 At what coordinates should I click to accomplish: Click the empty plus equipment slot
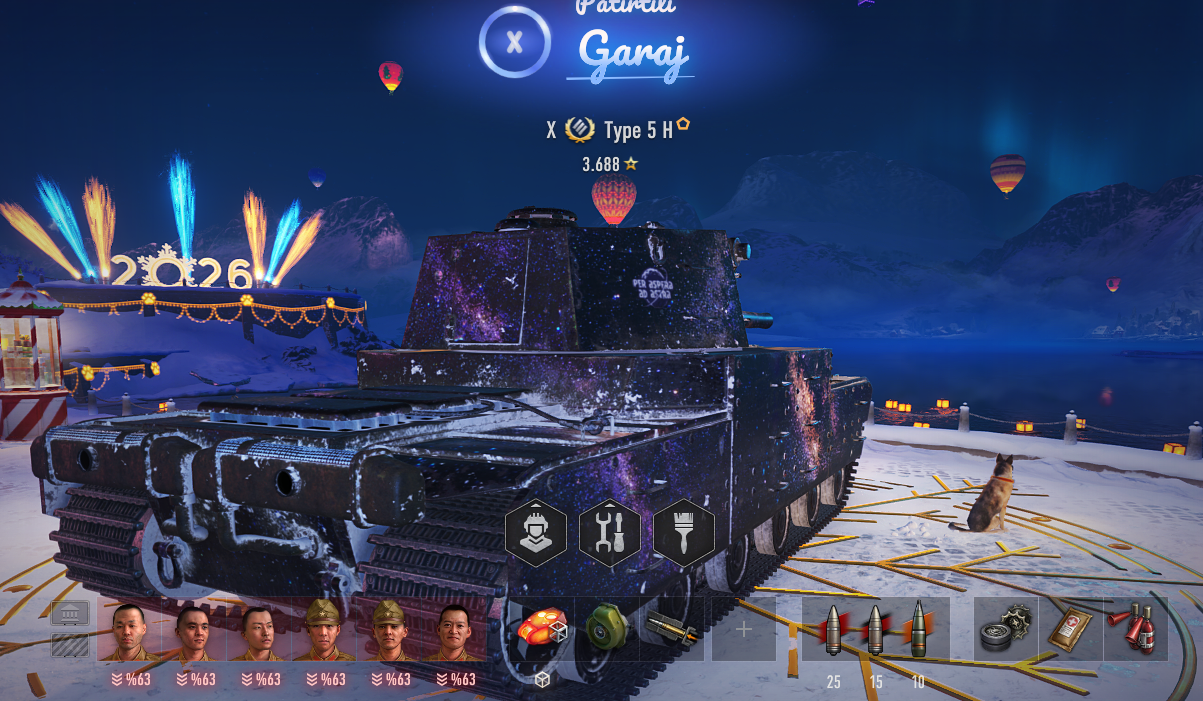[x=743, y=630]
